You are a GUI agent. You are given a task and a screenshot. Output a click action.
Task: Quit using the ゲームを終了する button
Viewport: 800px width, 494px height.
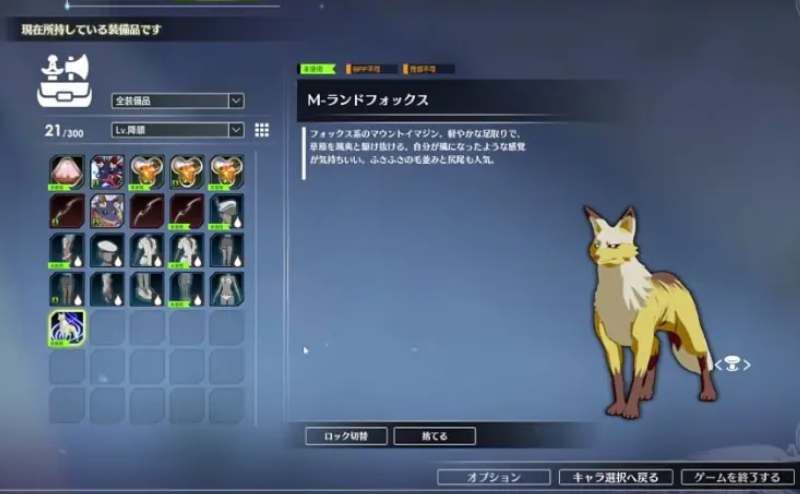737,477
